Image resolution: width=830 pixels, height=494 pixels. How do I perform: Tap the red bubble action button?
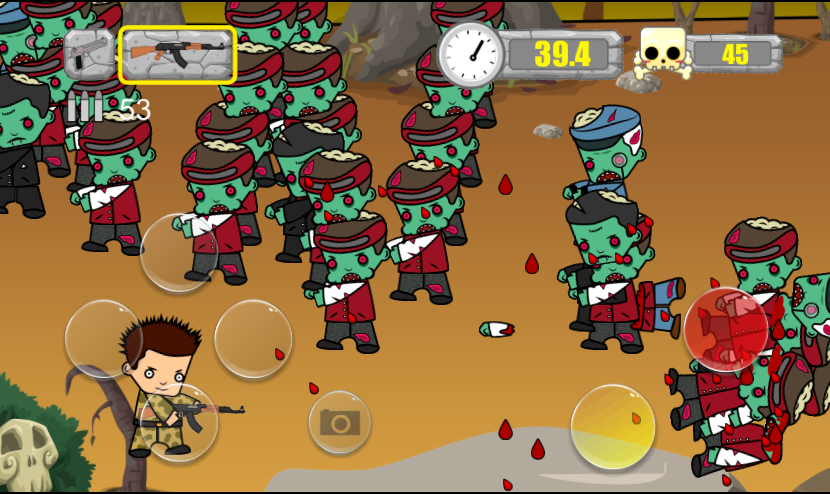[726, 330]
